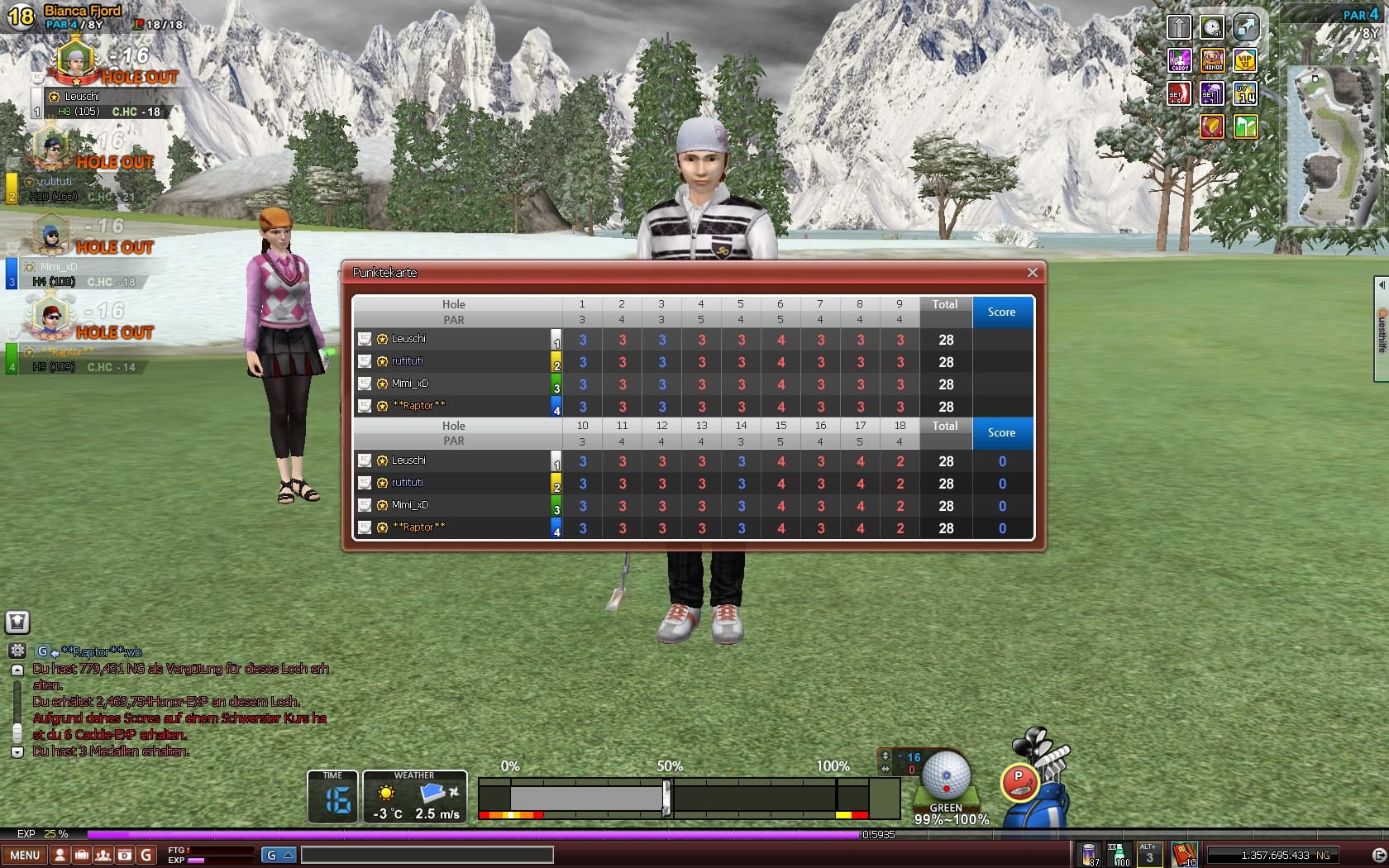Click the exit icon in bottom bar
This screenshot has width=1389, height=868.
(x=1378, y=855)
